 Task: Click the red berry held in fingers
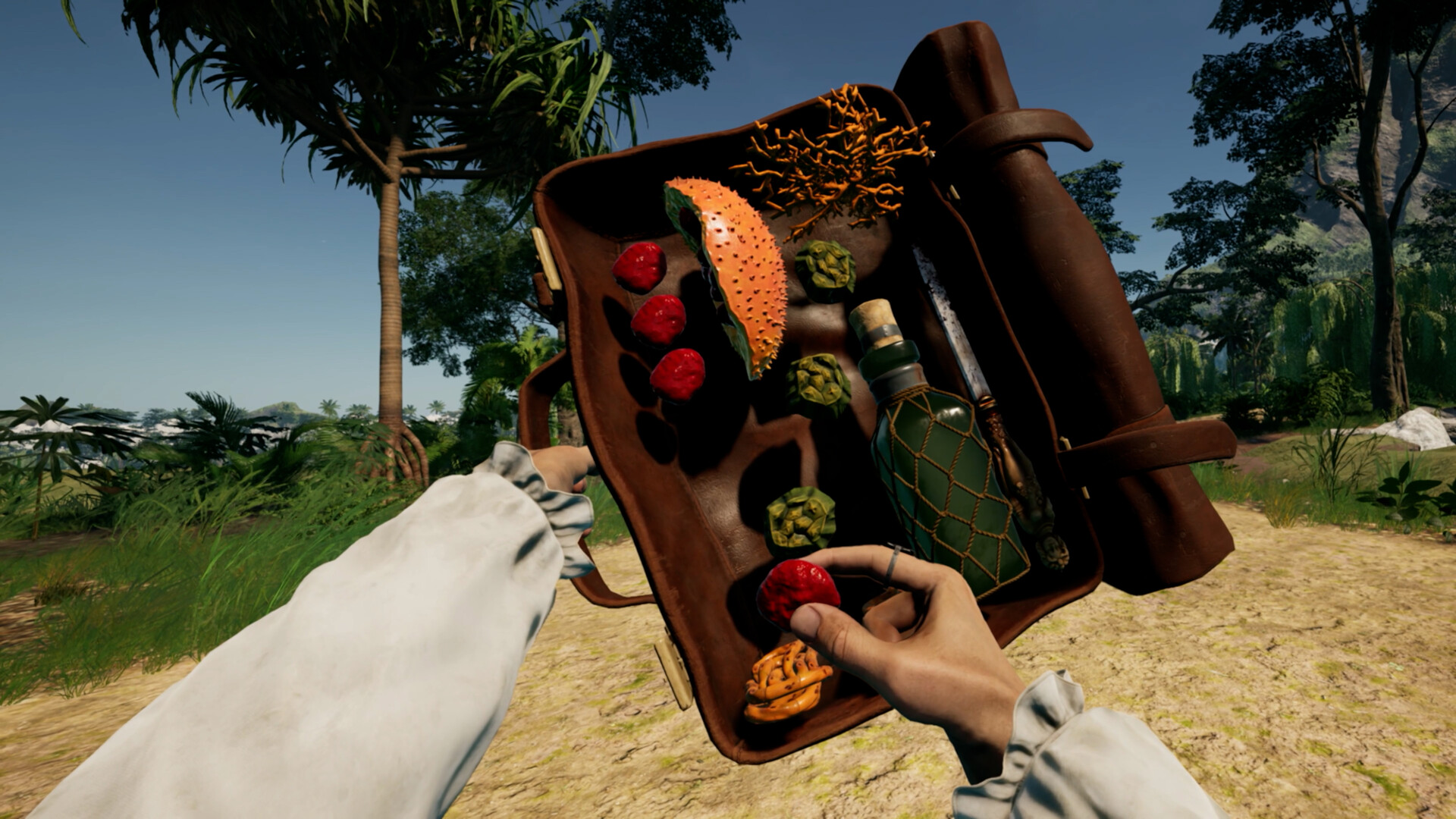point(796,590)
